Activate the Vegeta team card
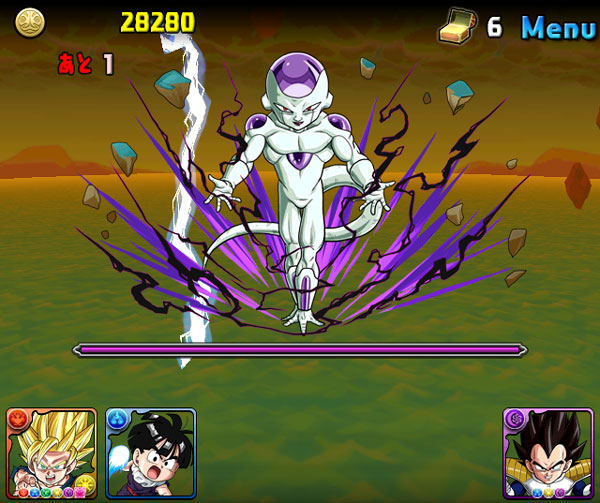This screenshot has height=503, width=600. coord(549,454)
